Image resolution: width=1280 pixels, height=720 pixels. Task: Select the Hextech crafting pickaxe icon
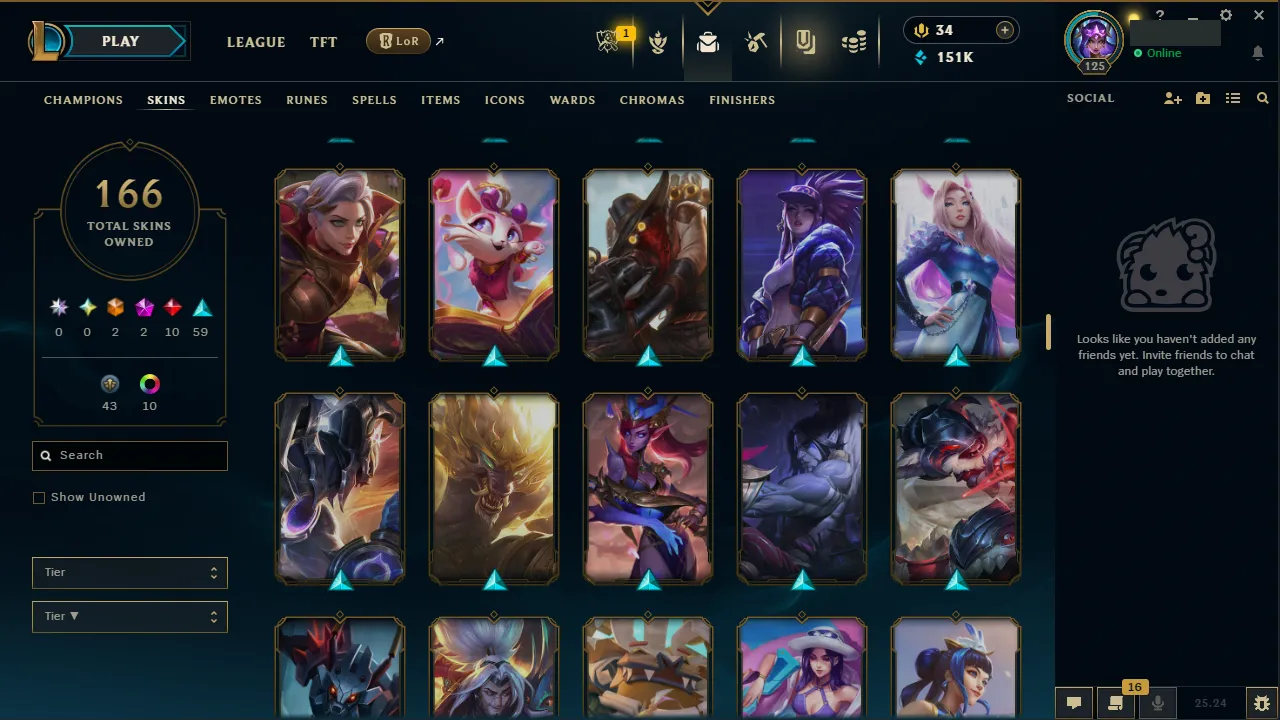tap(756, 41)
